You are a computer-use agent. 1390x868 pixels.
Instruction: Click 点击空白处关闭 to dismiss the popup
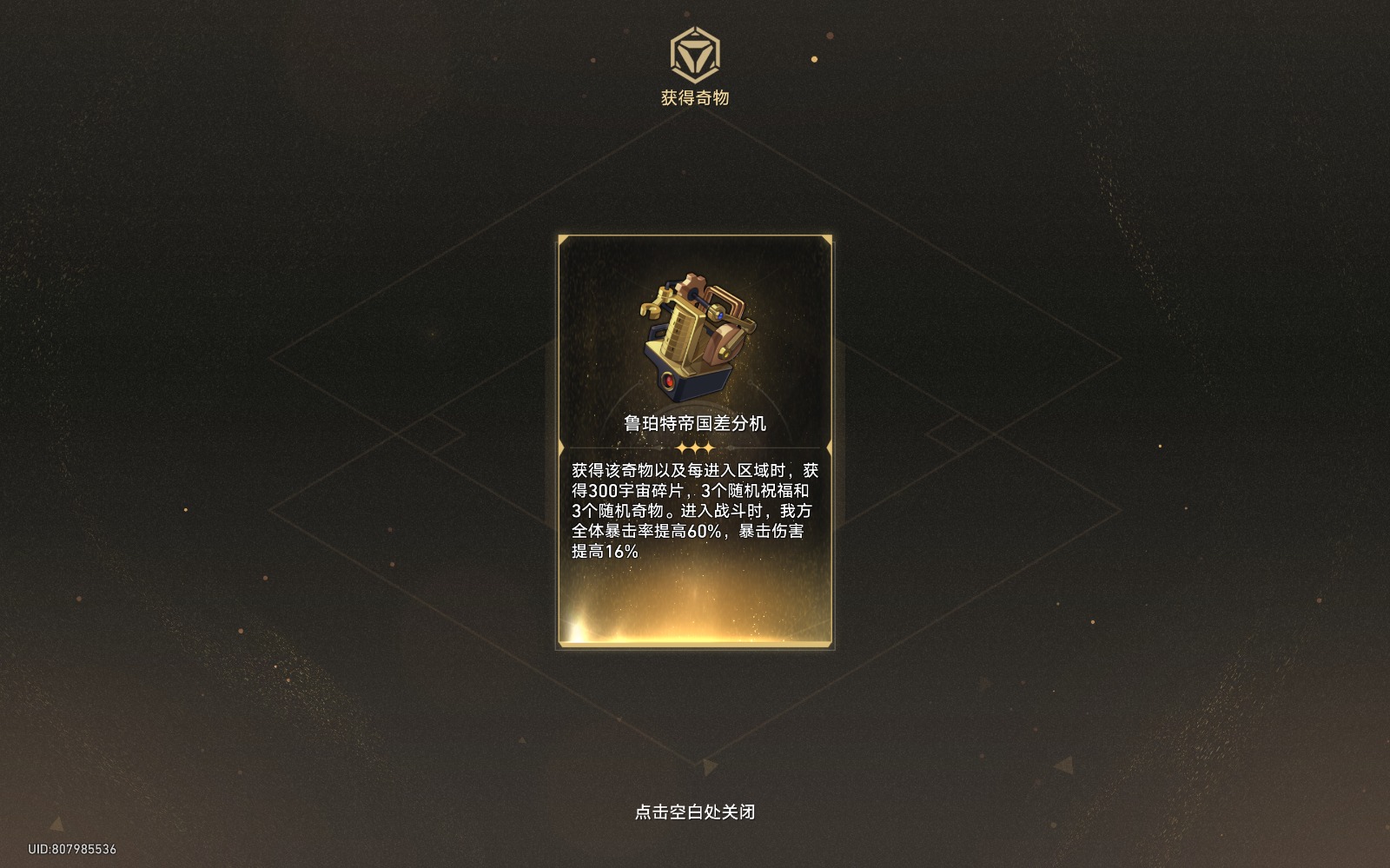click(x=695, y=812)
